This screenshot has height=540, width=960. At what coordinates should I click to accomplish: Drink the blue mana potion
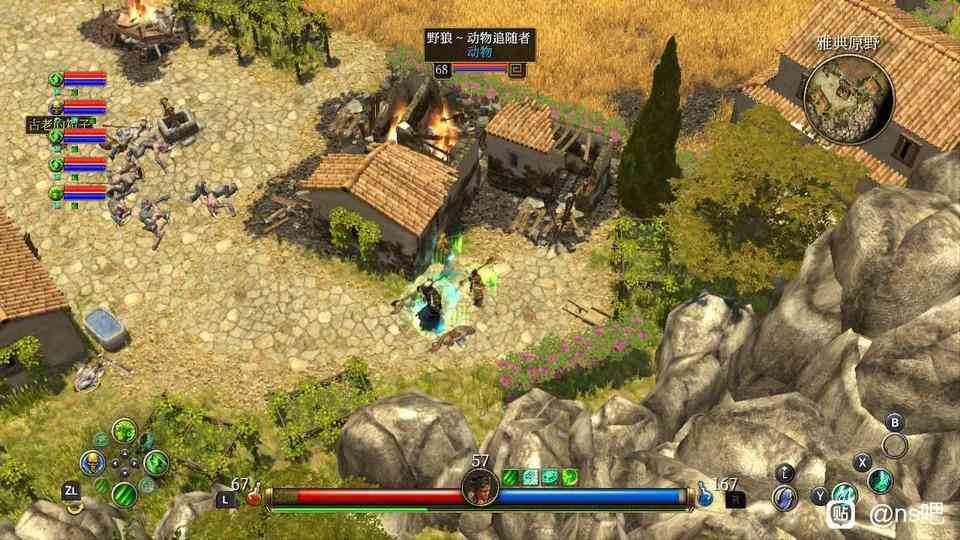click(706, 494)
